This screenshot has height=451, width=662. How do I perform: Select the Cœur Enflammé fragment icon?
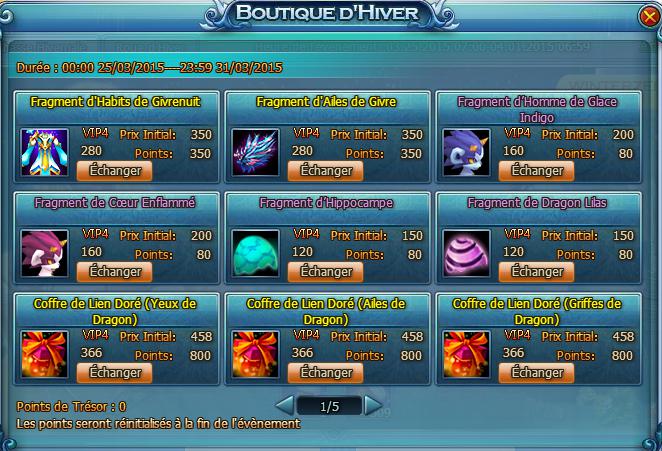(44, 253)
